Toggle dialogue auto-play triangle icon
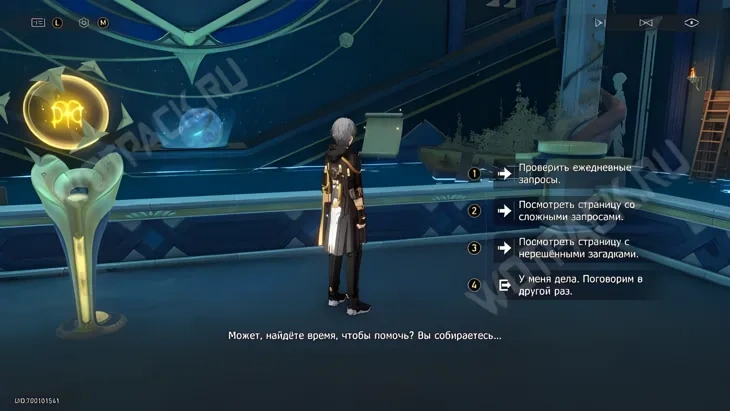730x411 pixels. [x=600, y=22]
